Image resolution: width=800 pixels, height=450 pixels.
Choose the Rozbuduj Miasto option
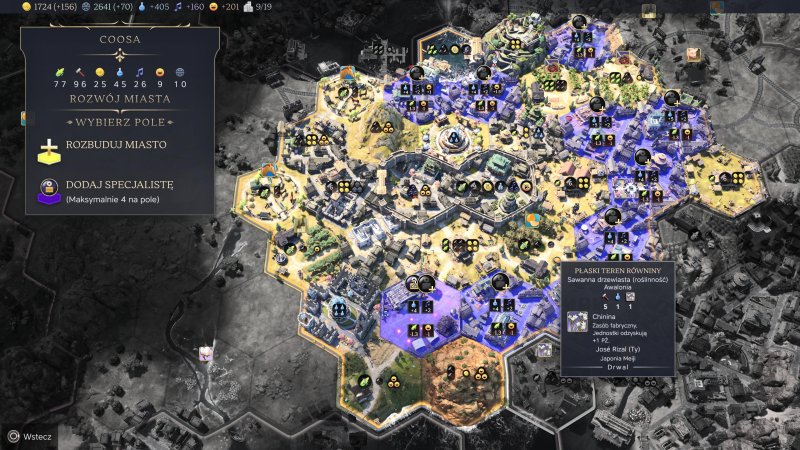click(x=116, y=145)
